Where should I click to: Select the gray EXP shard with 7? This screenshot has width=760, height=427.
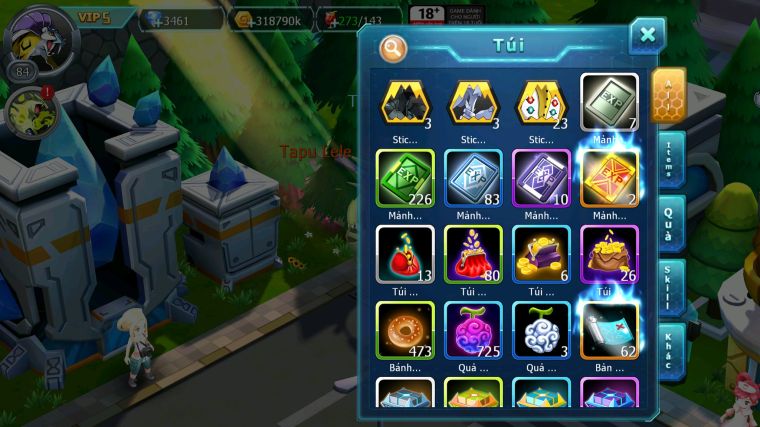coord(609,102)
